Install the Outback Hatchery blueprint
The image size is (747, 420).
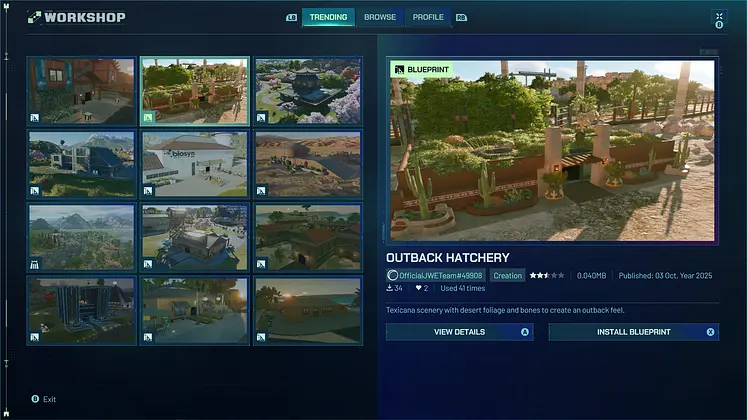coord(633,332)
